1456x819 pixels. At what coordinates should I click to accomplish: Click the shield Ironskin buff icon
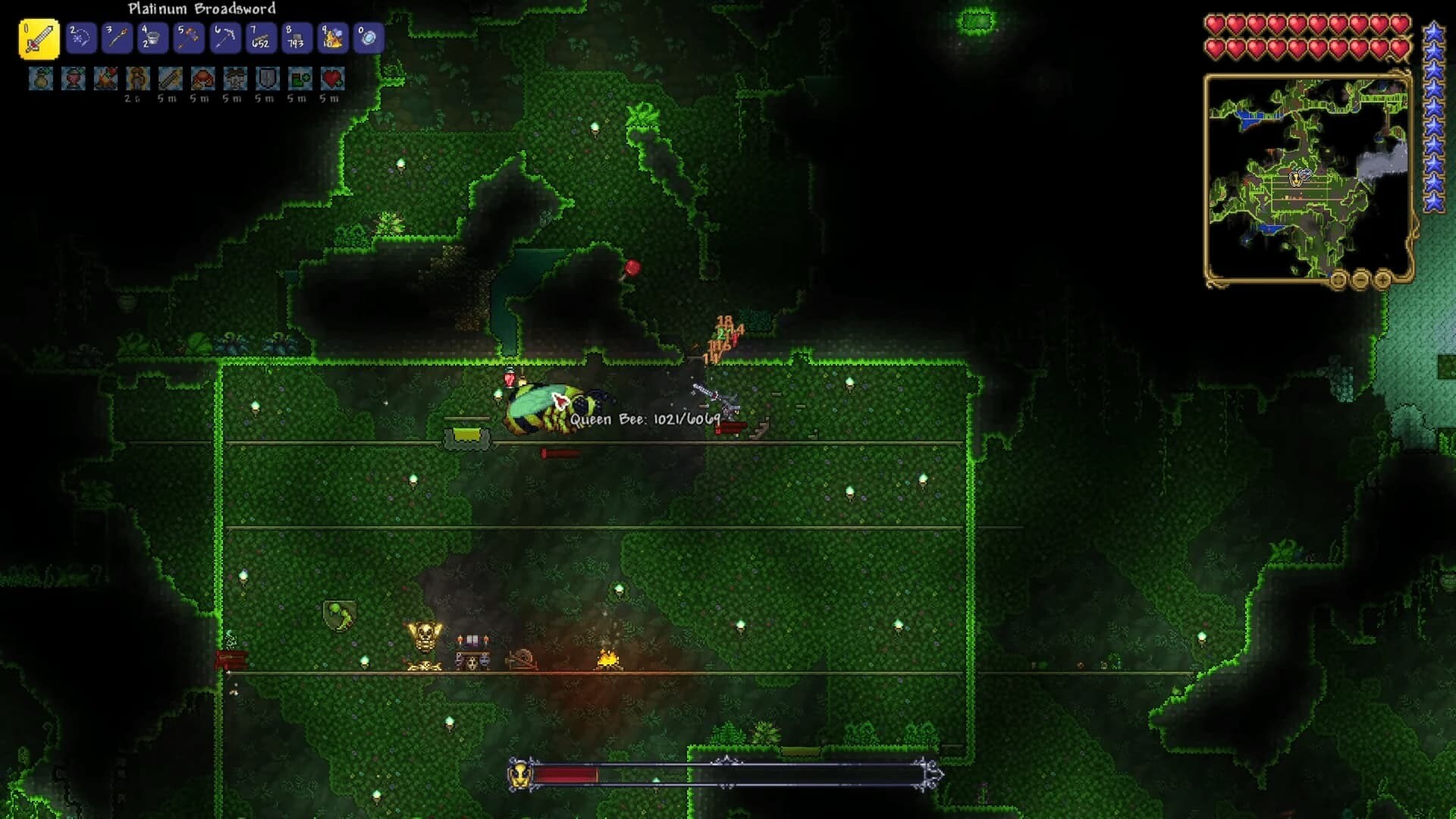coord(268,78)
